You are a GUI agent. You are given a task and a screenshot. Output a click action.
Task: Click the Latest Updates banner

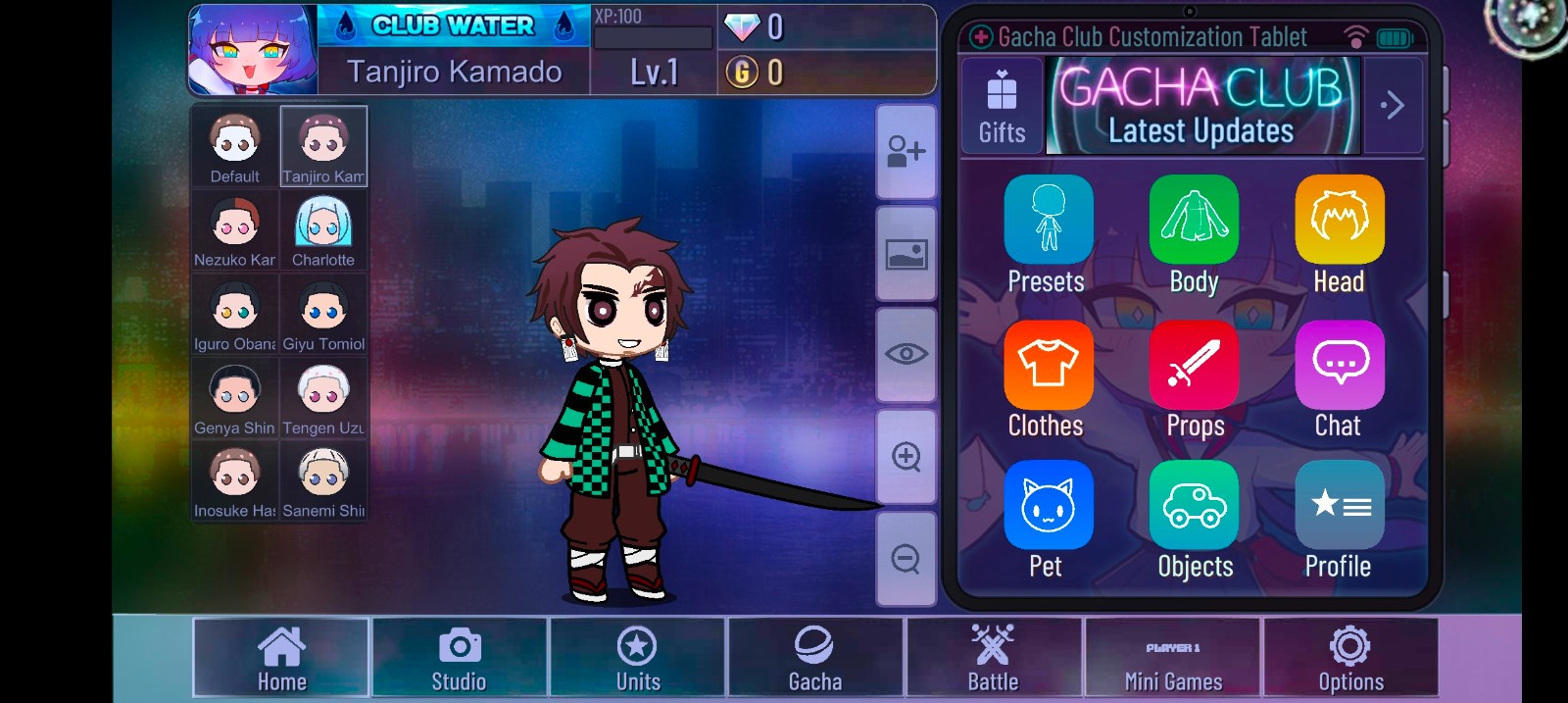point(1202,106)
